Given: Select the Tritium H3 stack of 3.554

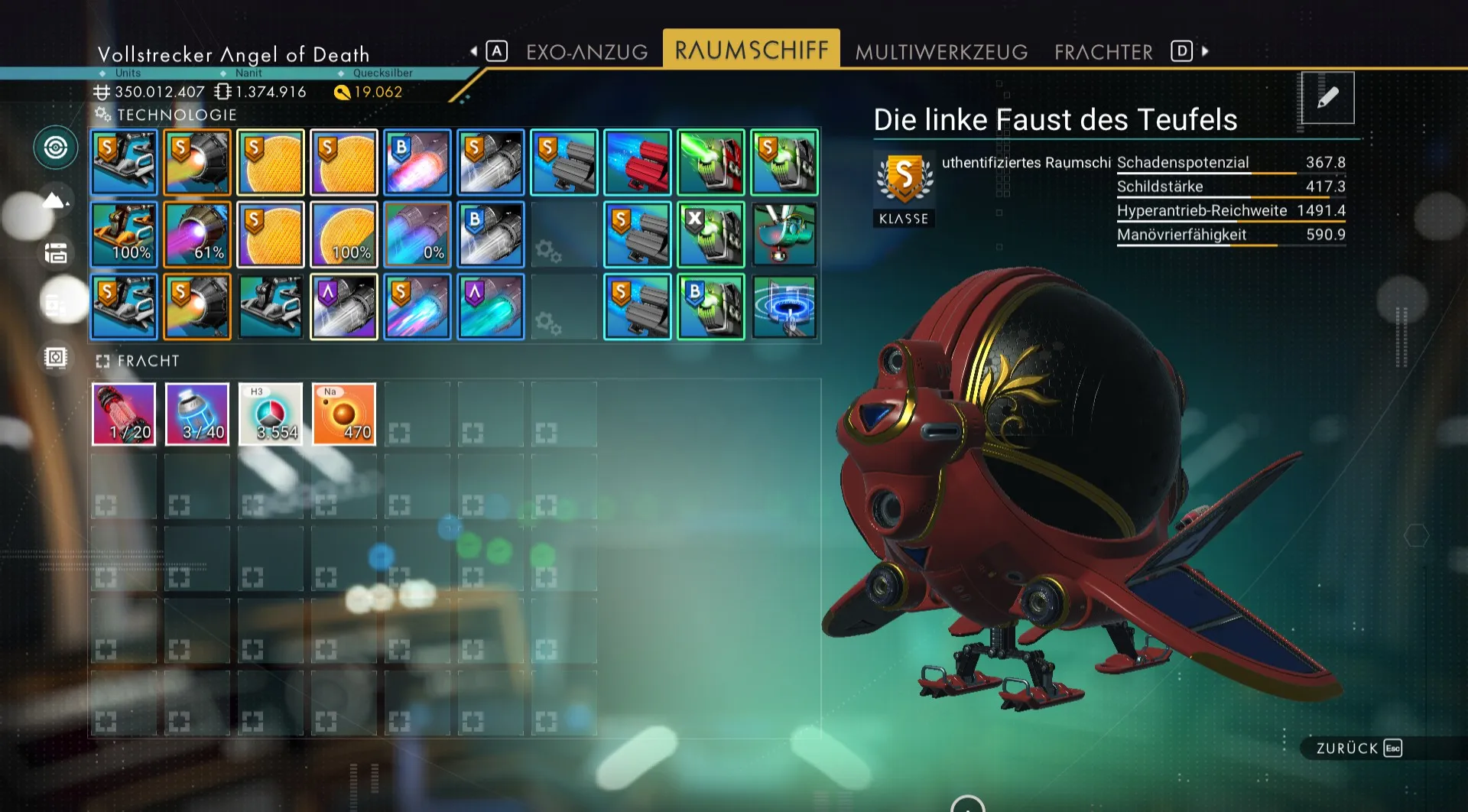Looking at the screenshot, I should 271,414.
